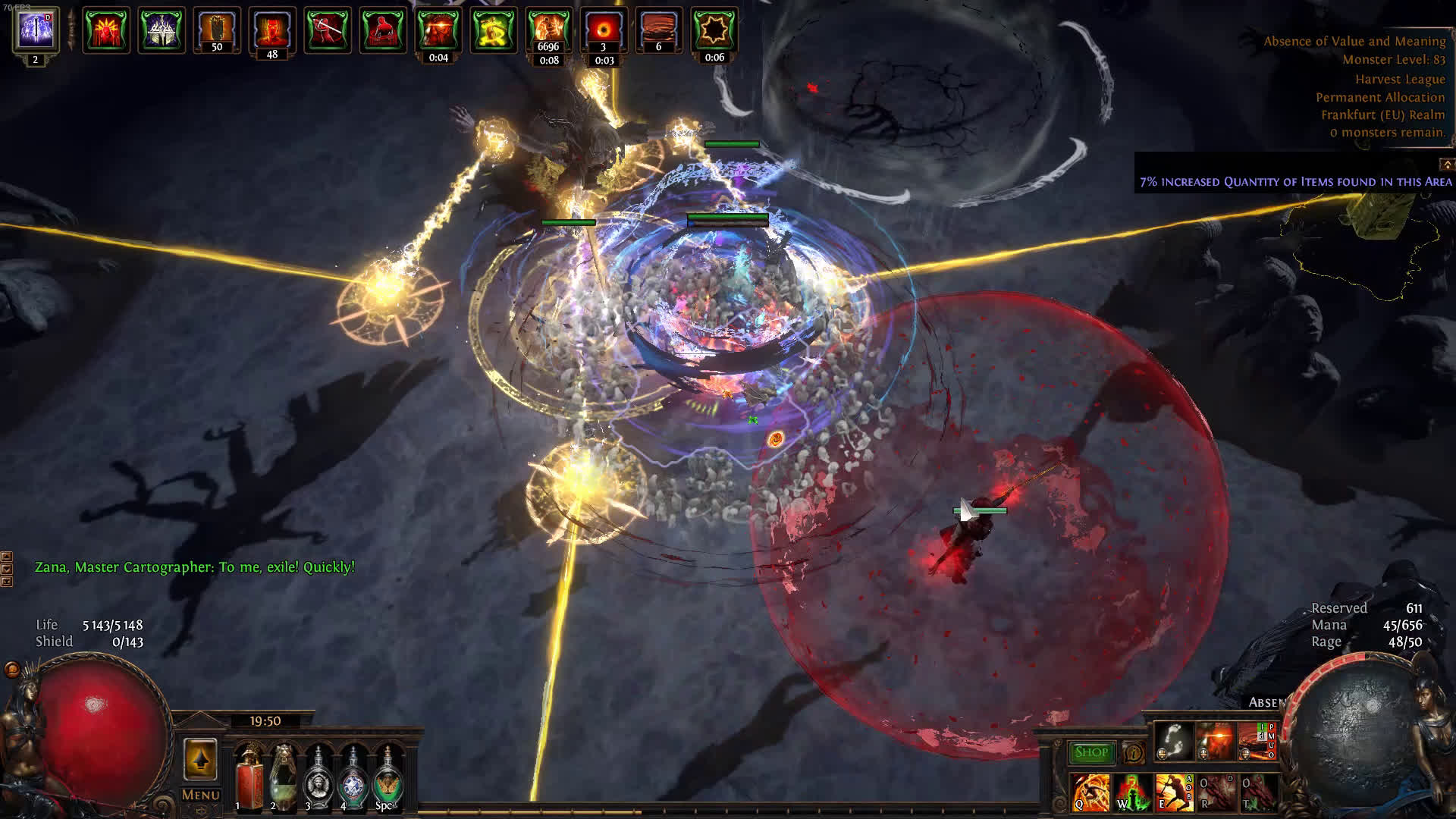Activate the fiery running skill on Q

[1090, 792]
